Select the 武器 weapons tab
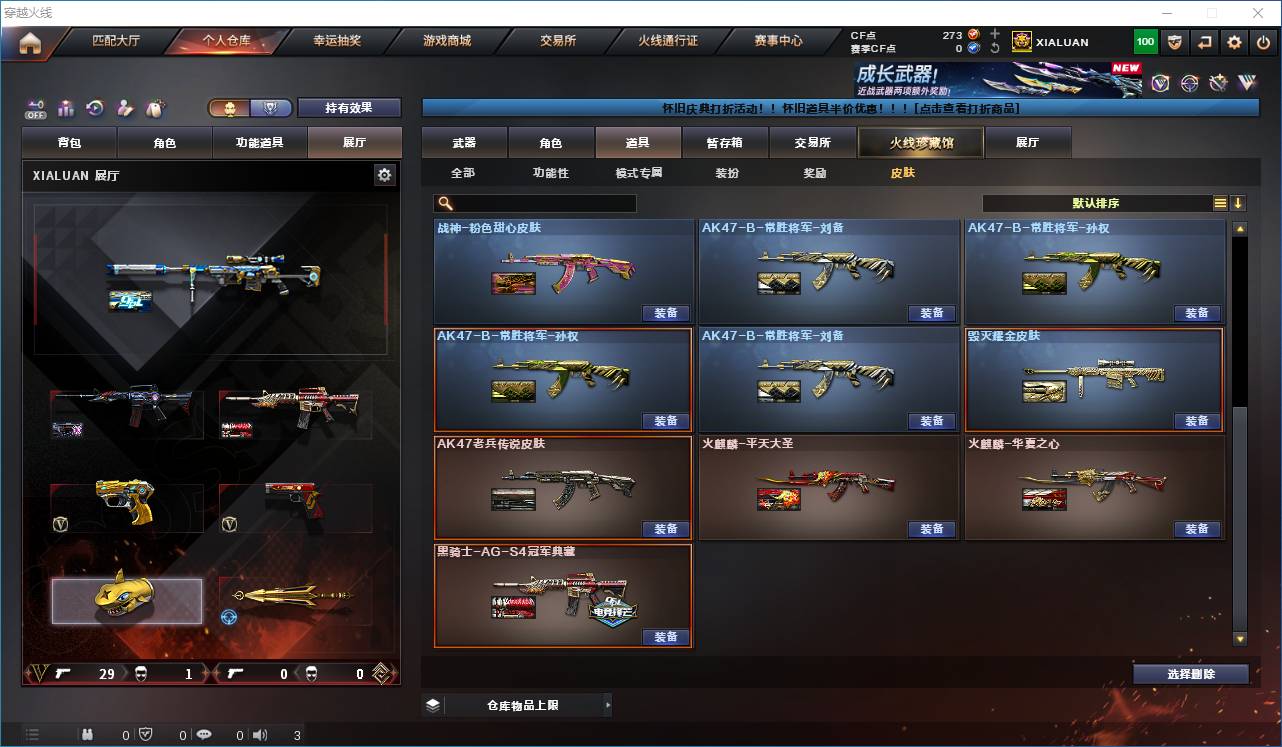Image resolution: width=1282 pixels, height=747 pixels. pos(464,143)
